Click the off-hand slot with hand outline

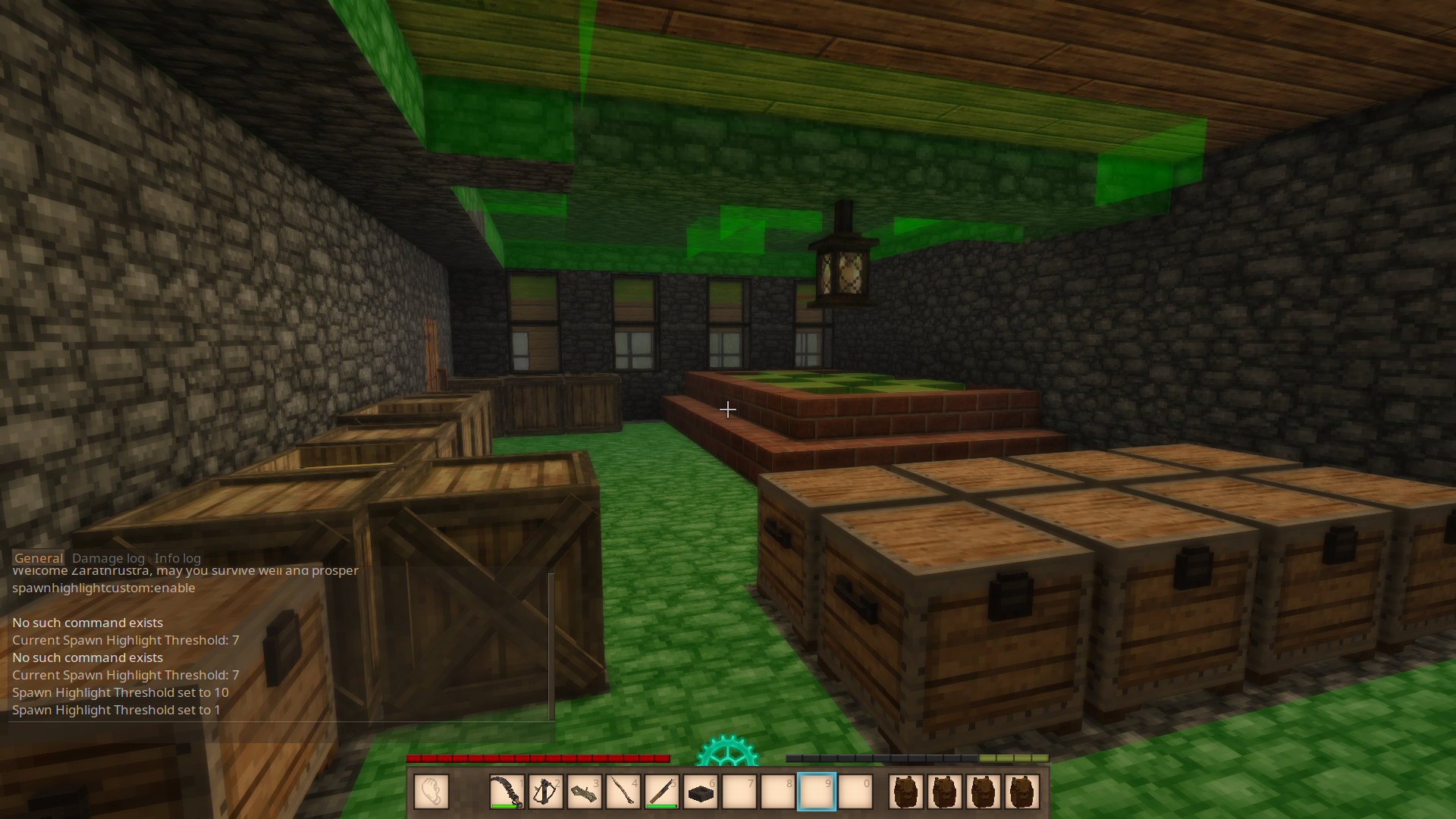click(431, 792)
